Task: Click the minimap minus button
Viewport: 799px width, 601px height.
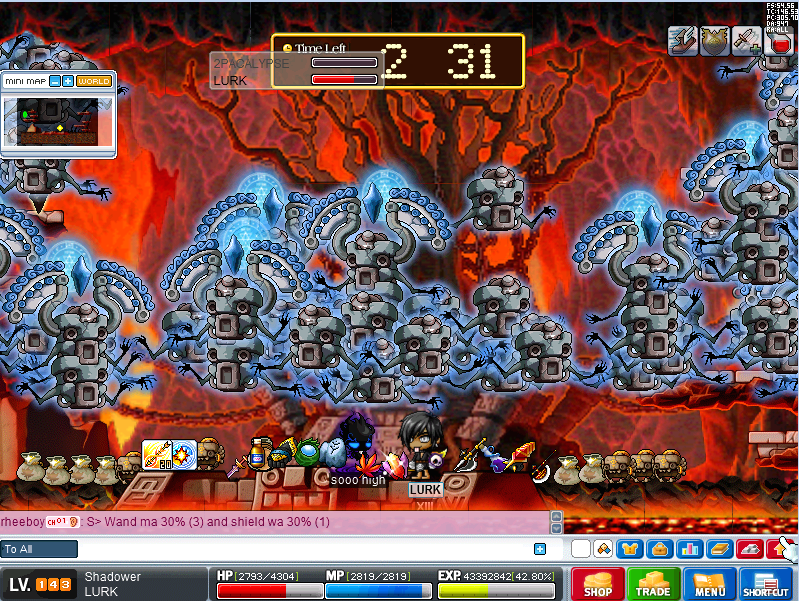Action: (55, 81)
